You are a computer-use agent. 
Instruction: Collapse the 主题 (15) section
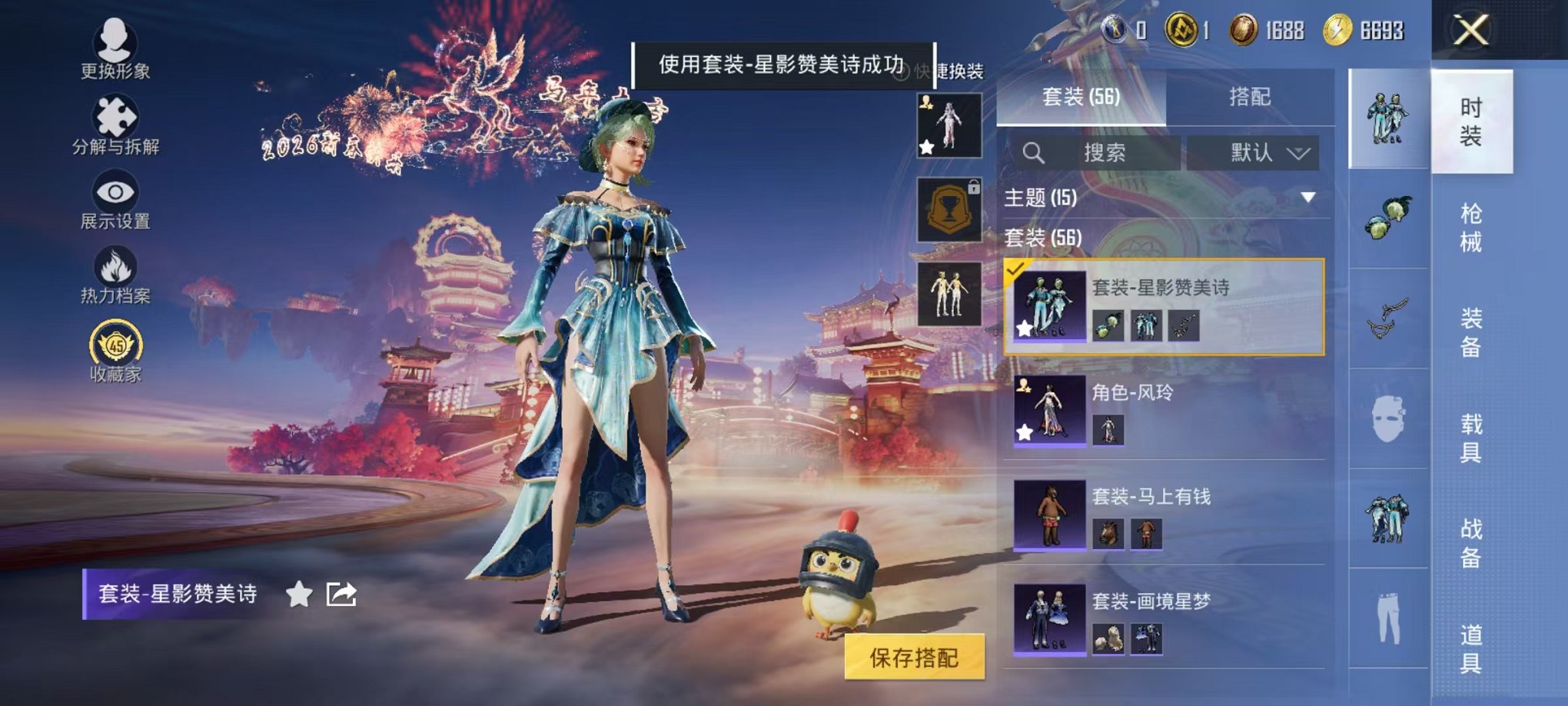pos(1307,198)
